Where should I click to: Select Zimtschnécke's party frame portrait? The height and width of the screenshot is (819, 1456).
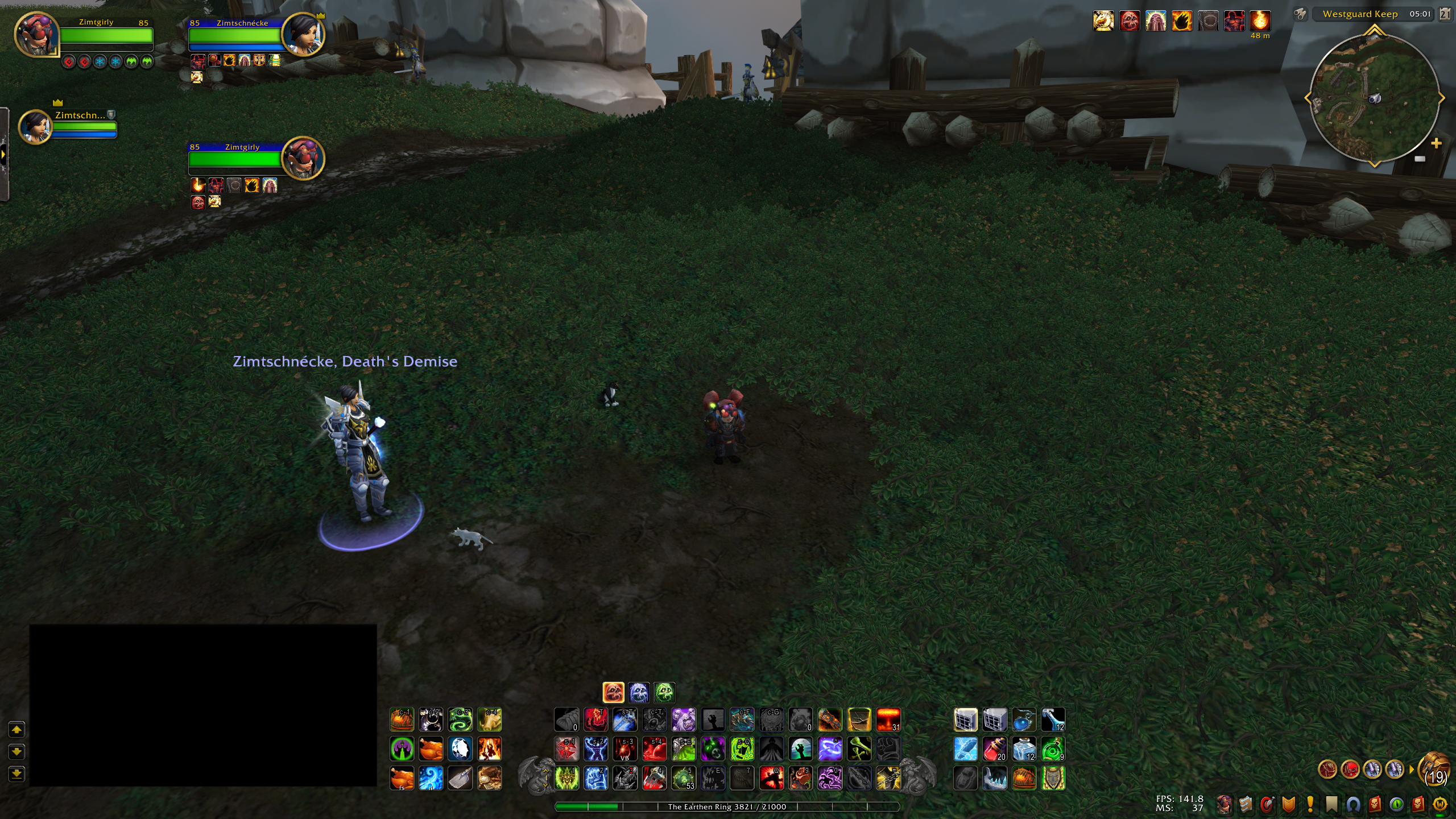click(35, 126)
